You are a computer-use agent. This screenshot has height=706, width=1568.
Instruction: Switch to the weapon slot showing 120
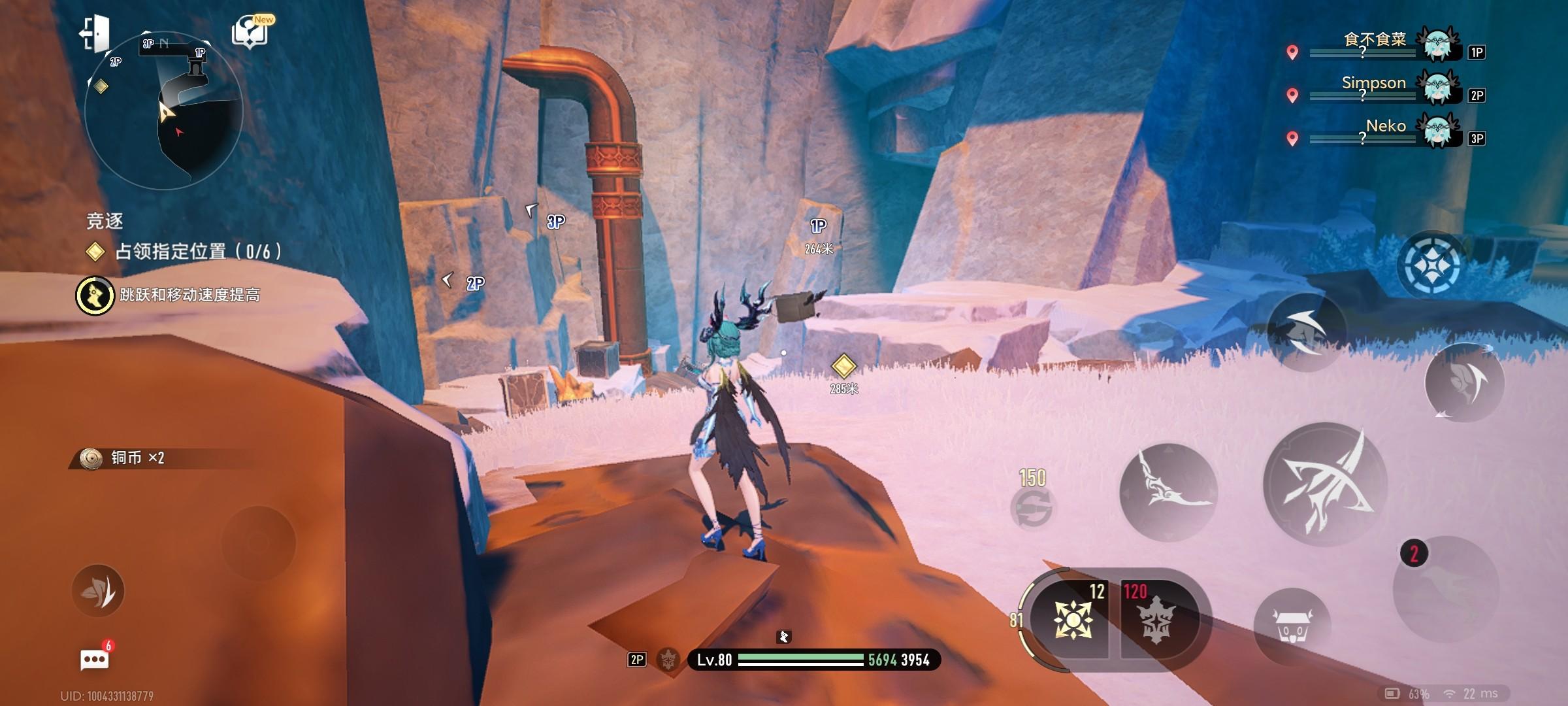pyautogui.click(x=1156, y=618)
